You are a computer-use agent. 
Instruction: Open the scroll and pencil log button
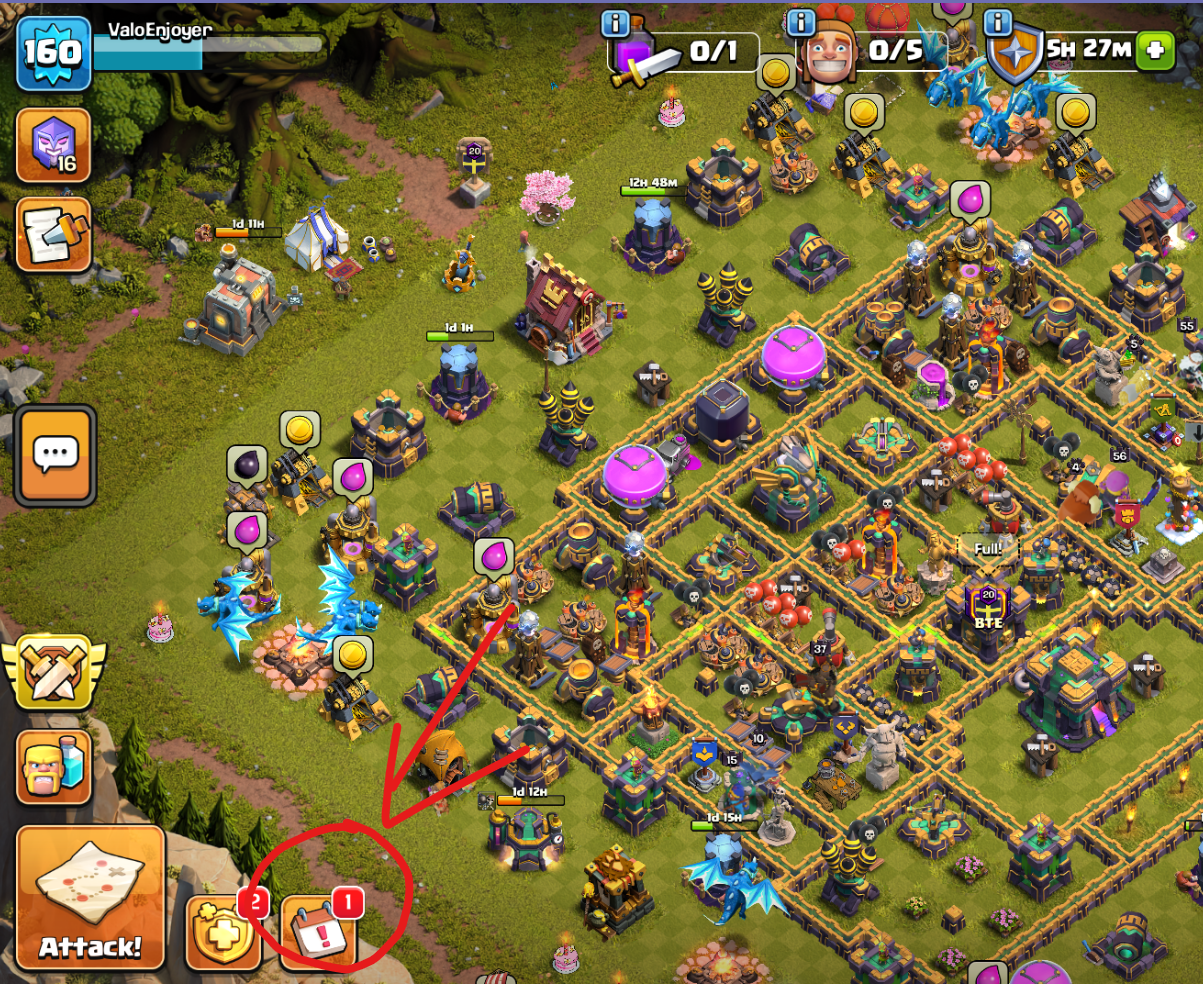click(54, 236)
